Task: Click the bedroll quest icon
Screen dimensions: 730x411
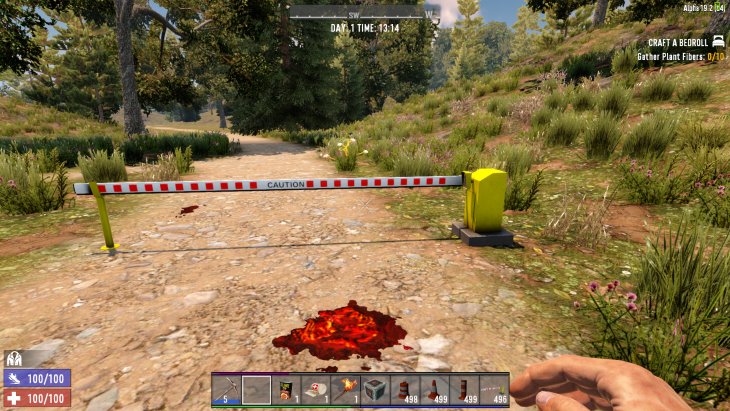Action: 717,42
